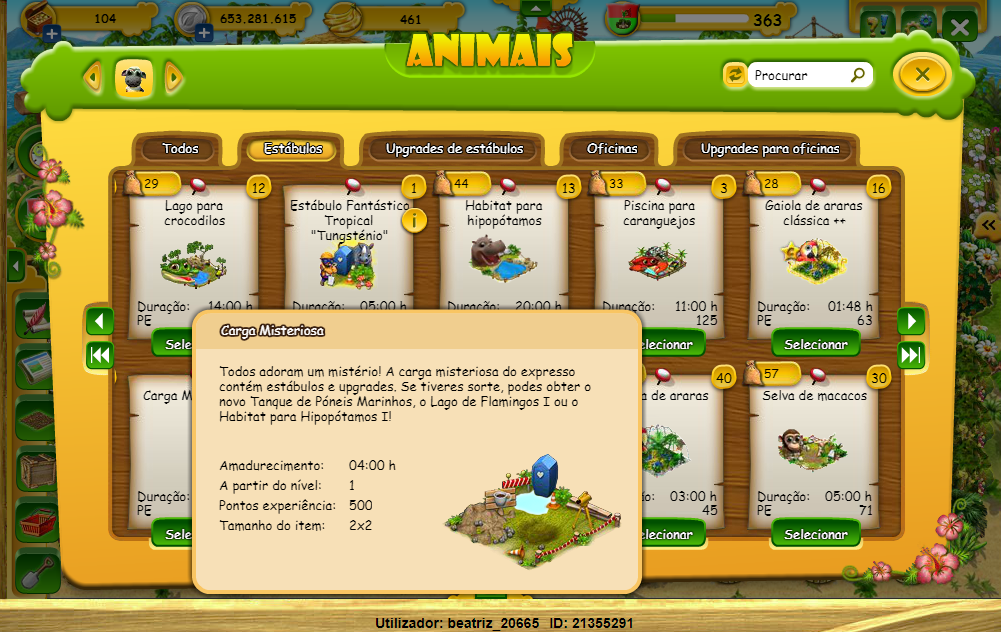1001x632 pixels.
Task: Click the yellow refresh button beside search
Action: pyautogui.click(x=735, y=75)
